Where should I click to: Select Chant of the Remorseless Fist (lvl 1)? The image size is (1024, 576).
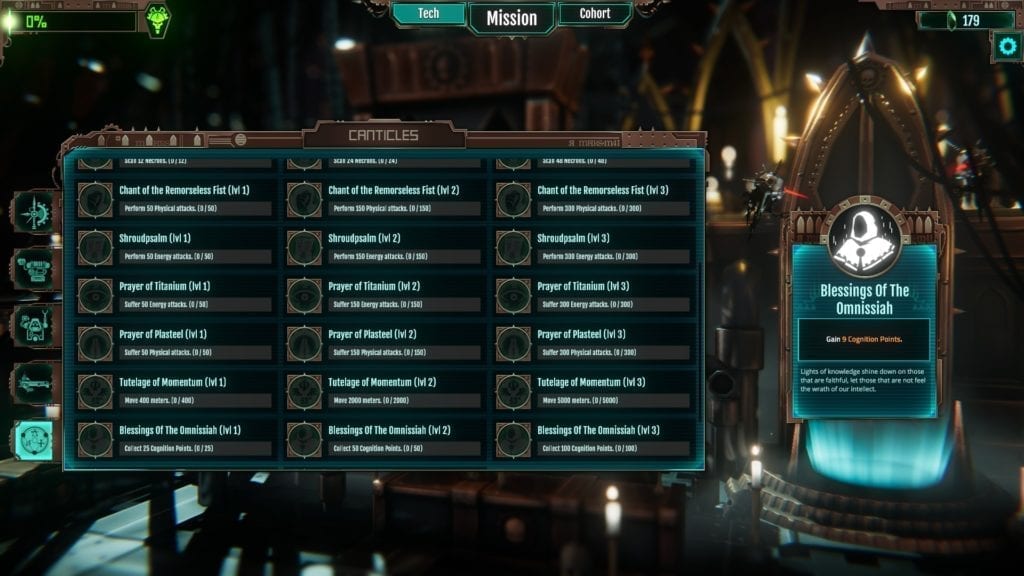174,199
